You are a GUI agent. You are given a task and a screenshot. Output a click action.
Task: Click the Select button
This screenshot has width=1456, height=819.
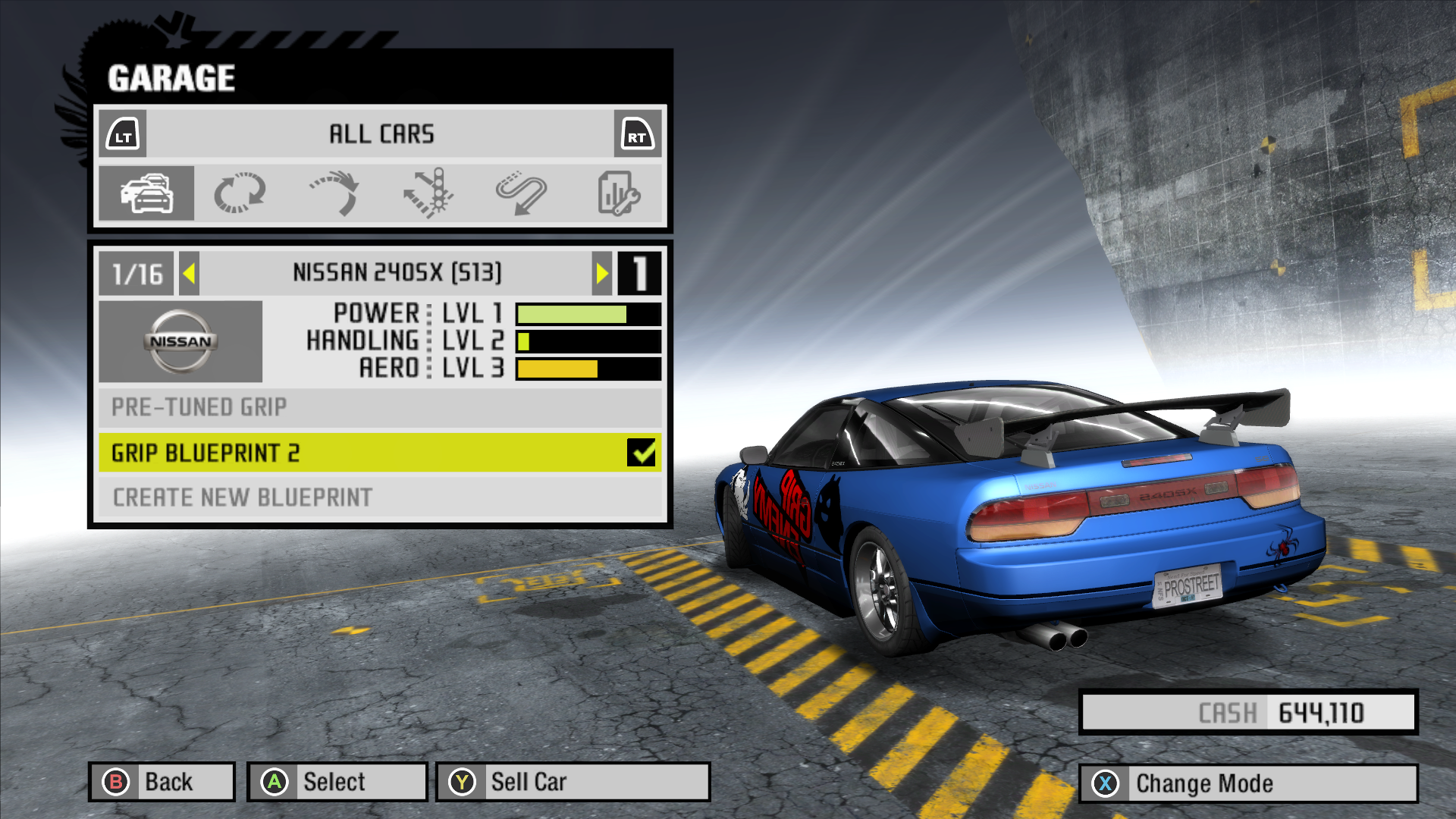(337, 782)
